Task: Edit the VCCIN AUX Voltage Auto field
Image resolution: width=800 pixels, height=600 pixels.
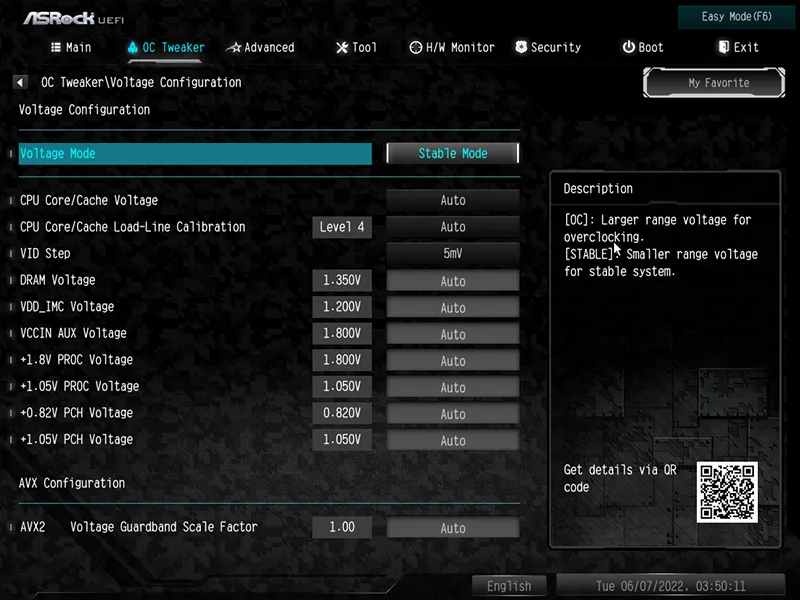Action: (453, 334)
